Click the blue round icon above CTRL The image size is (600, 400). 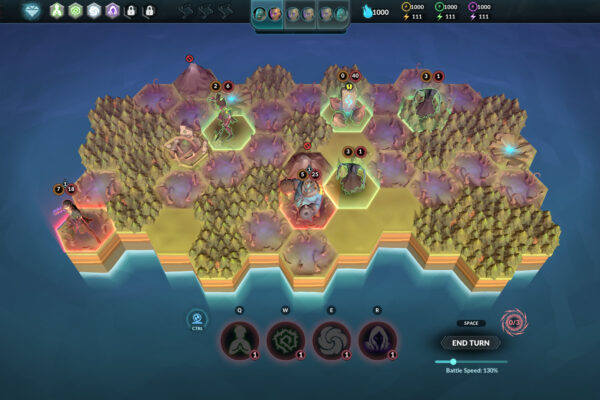197,319
